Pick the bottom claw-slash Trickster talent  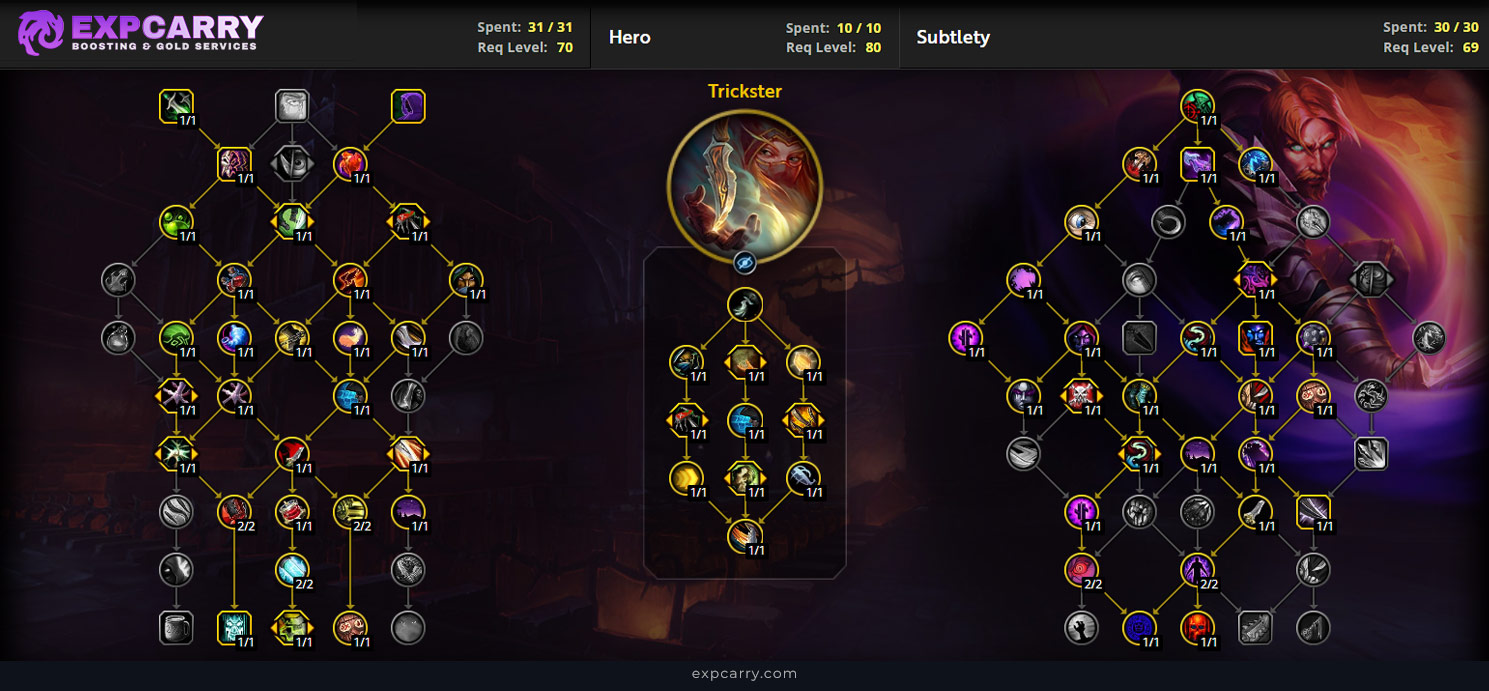click(744, 536)
